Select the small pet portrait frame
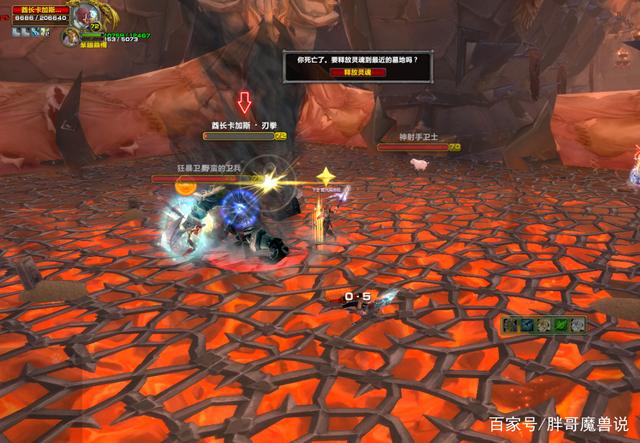Viewport: 640px width, 443px height. tap(69, 36)
